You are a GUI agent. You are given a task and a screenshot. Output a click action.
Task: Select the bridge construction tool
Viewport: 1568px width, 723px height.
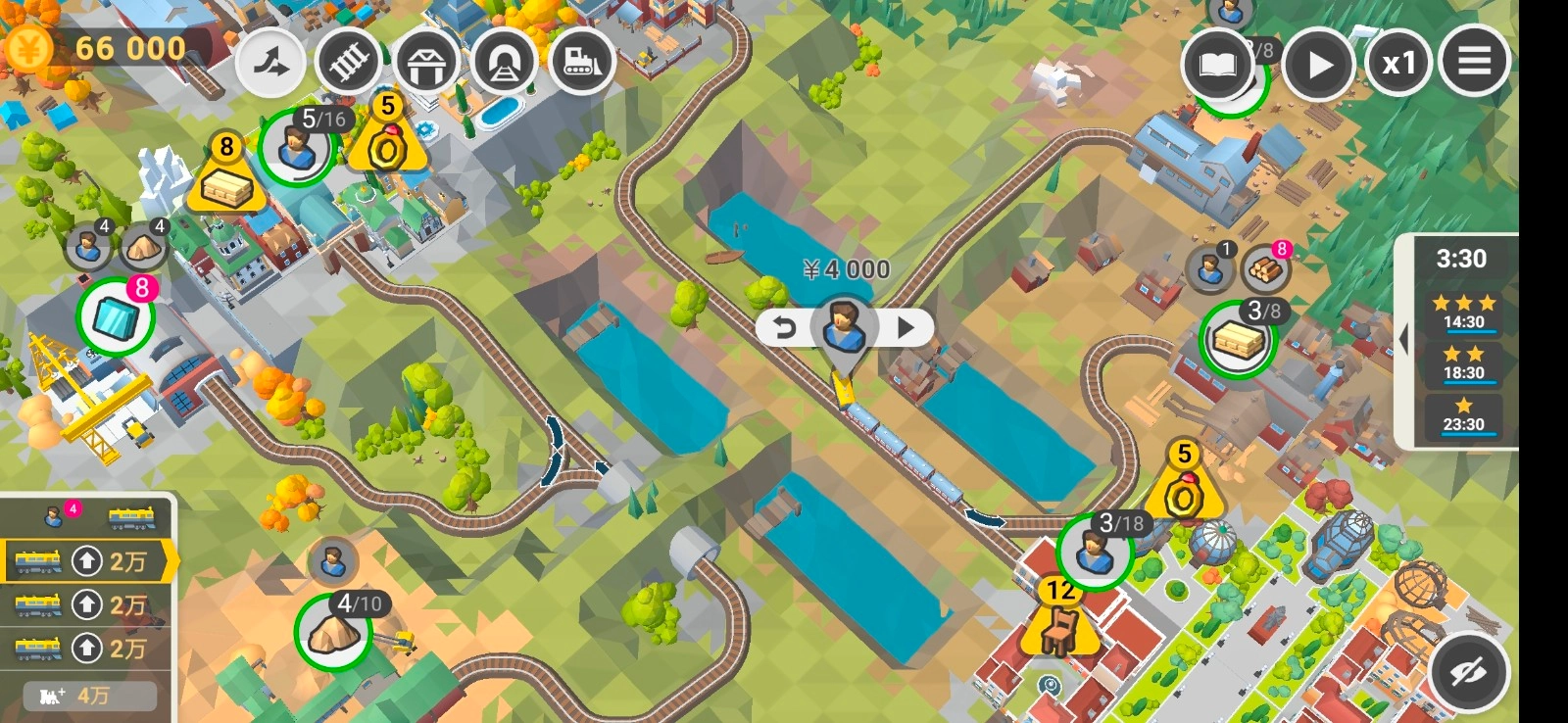(x=427, y=63)
